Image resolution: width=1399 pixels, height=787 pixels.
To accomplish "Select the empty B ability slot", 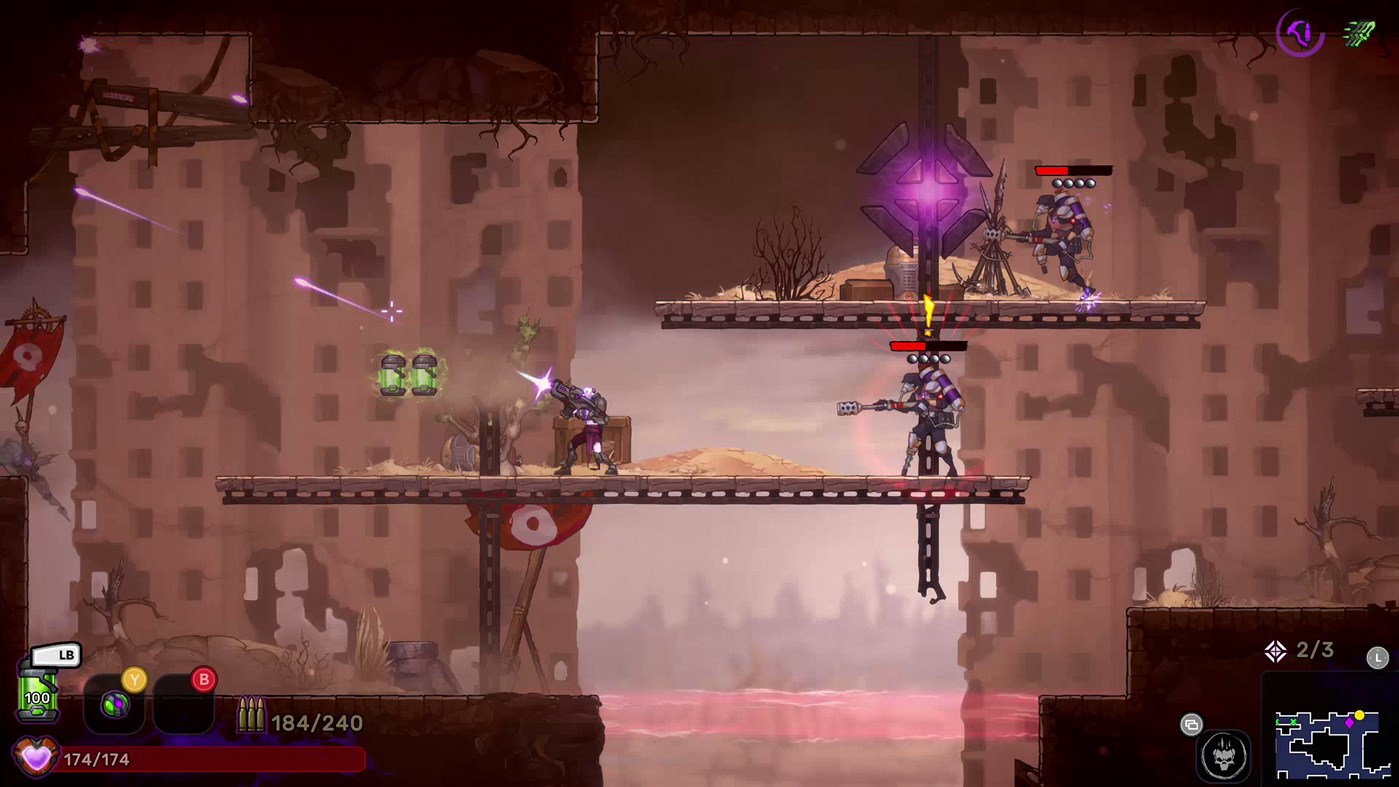I will point(185,705).
